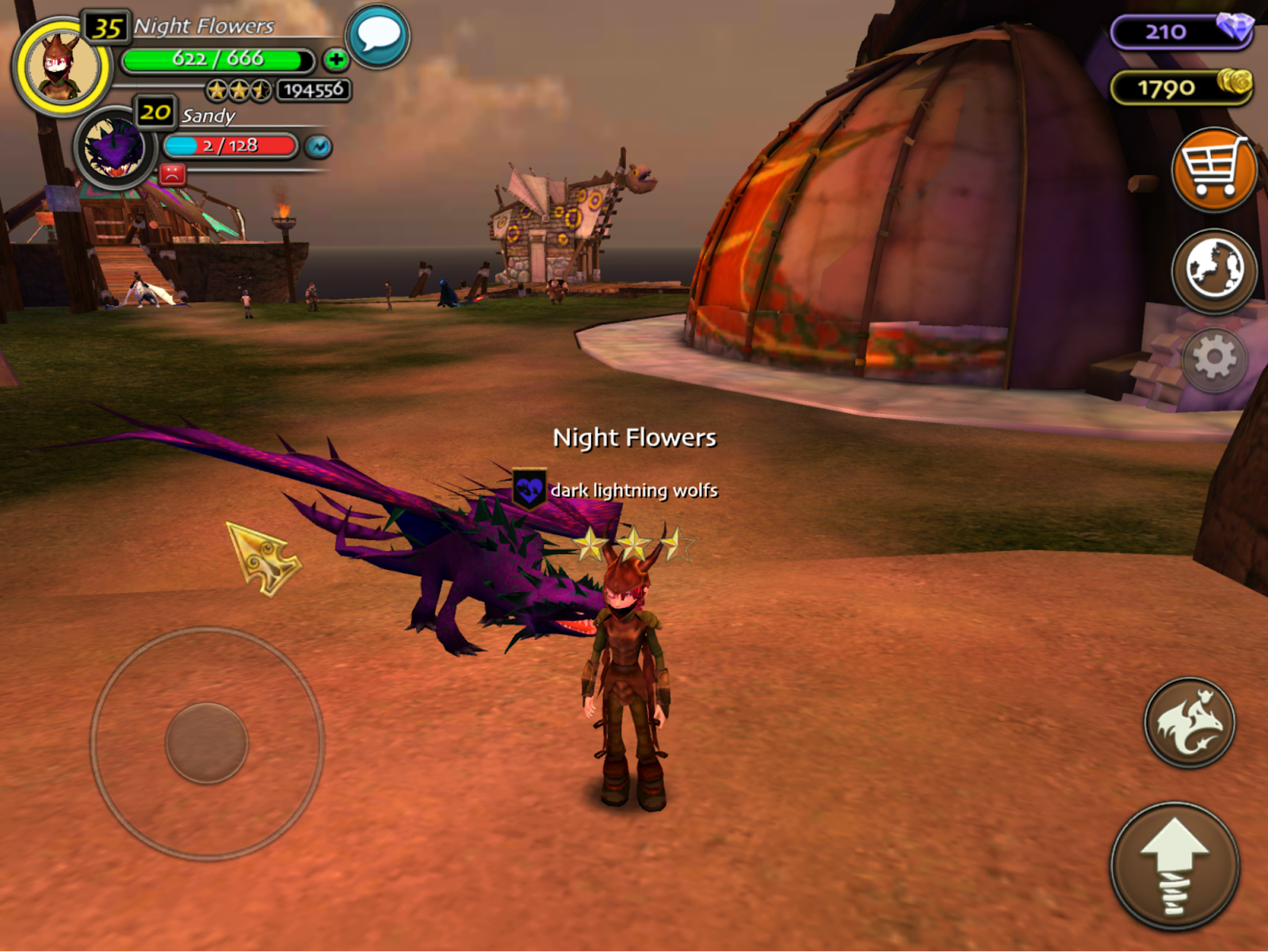This screenshot has width=1268, height=952.
Task: Mount the dragon with the dragon button
Action: point(1189,722)
